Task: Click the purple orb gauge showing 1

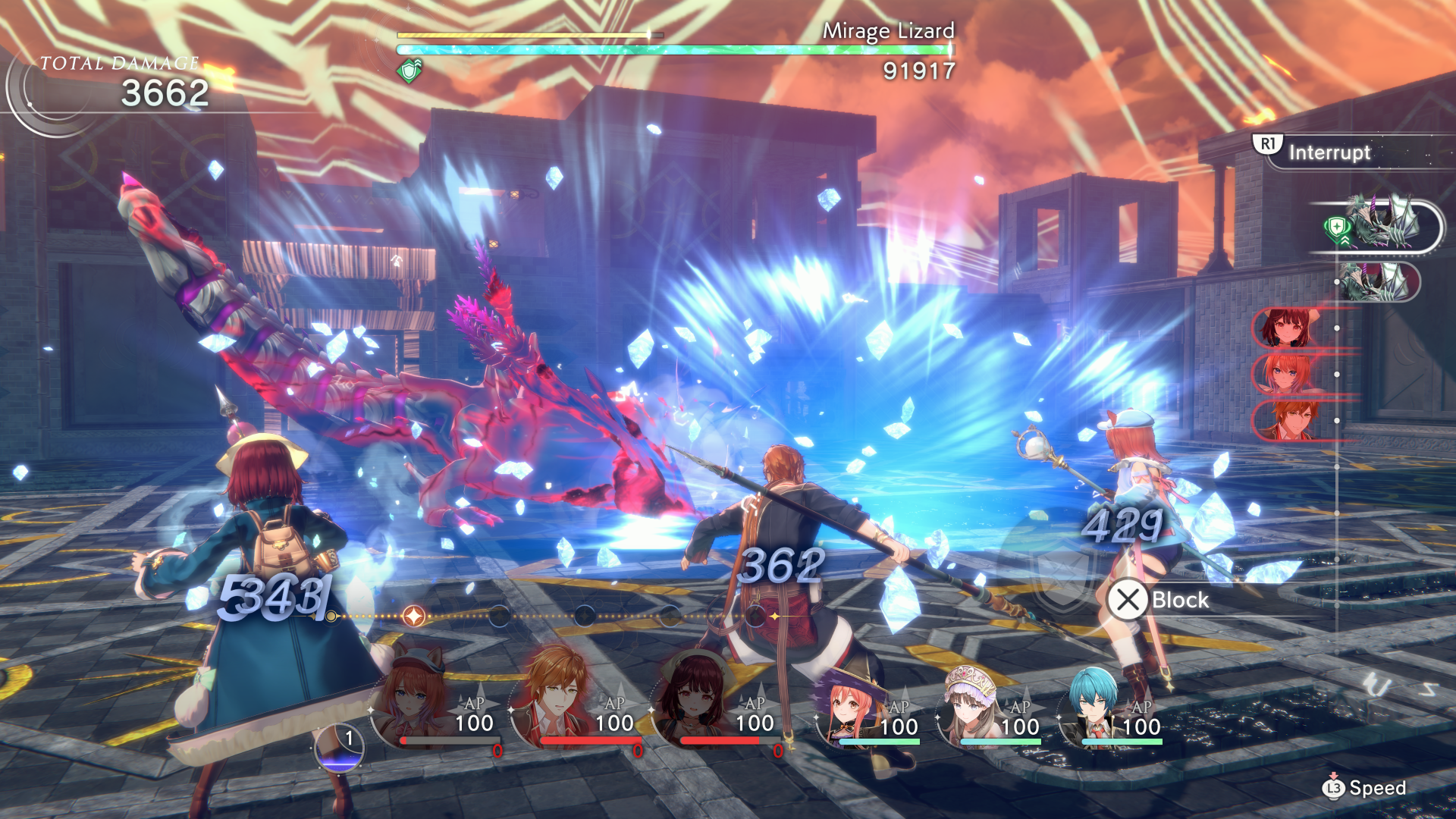Action: pyautogui.click(x=339, y=748)
